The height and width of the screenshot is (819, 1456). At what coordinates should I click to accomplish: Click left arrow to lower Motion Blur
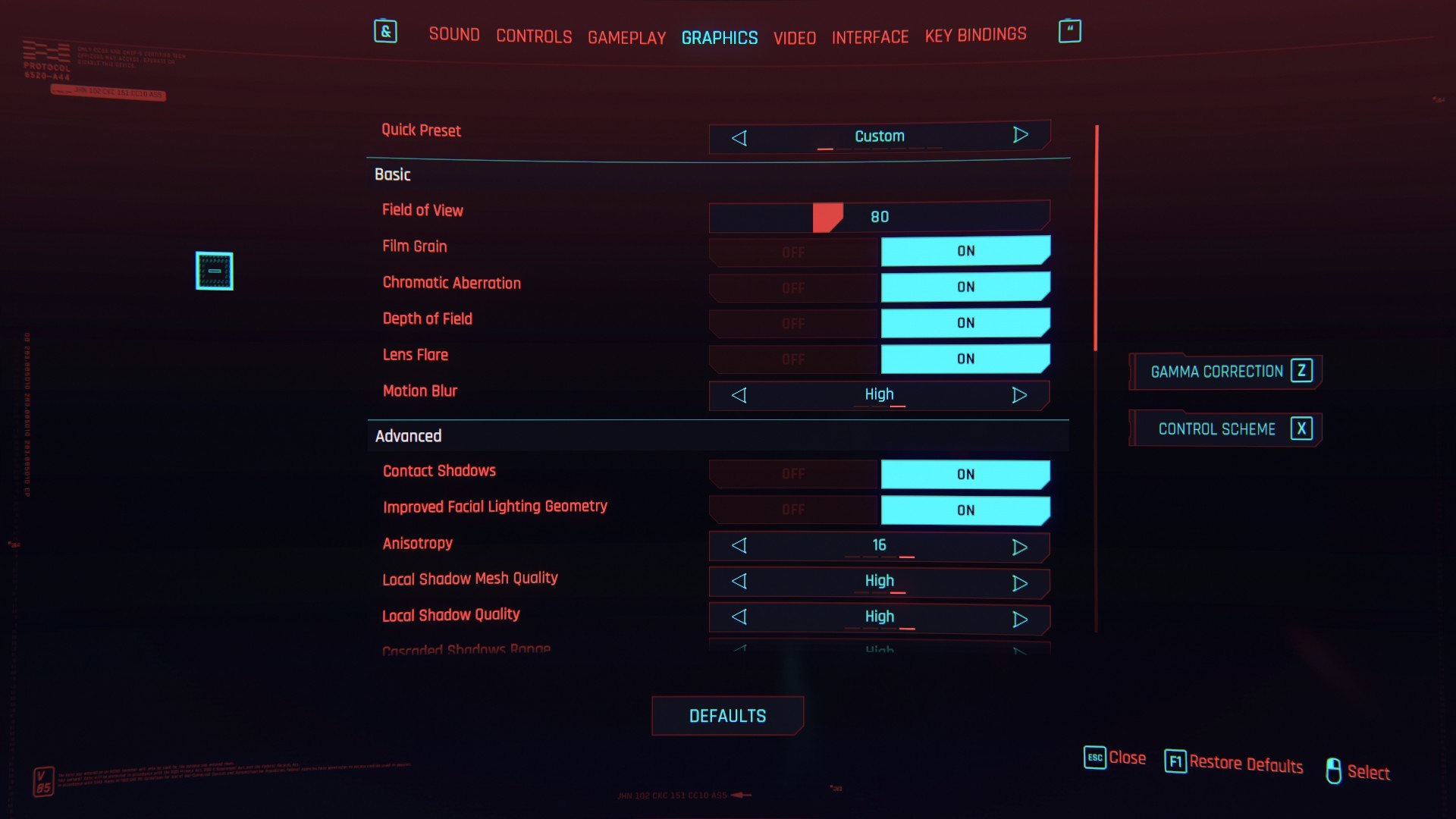(739, 395)
